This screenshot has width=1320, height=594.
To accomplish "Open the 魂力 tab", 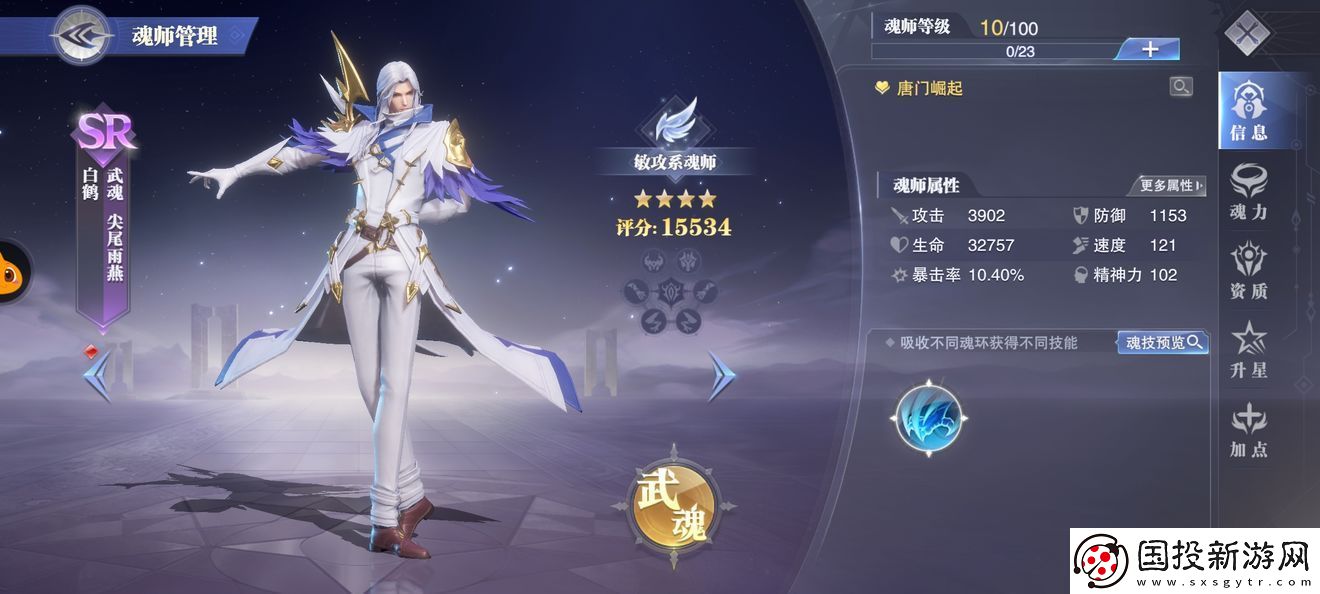I will pyautogui.click(x=1248, y=191).
